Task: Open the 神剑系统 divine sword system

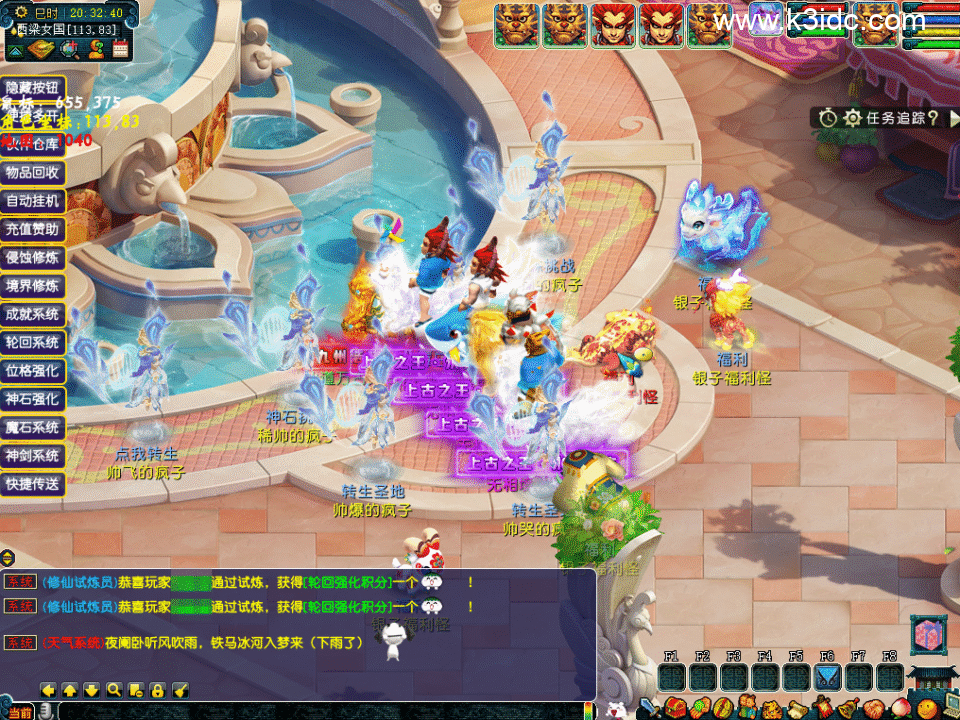Action: point(33,455)
